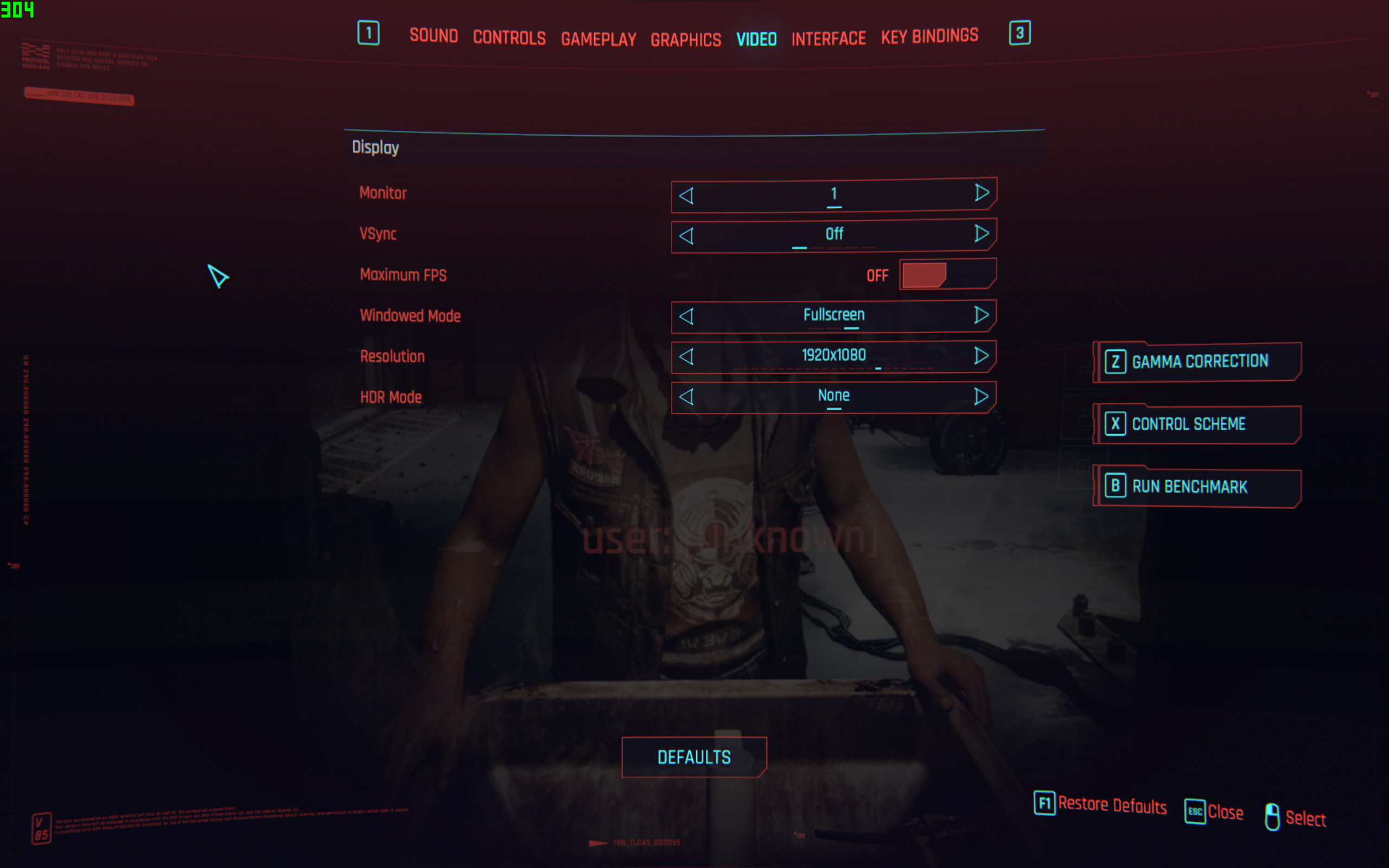Select the Graphics tab
The width and height of the screenshot is (1389, 868).
pyautogui.click(x=686, y=40)
